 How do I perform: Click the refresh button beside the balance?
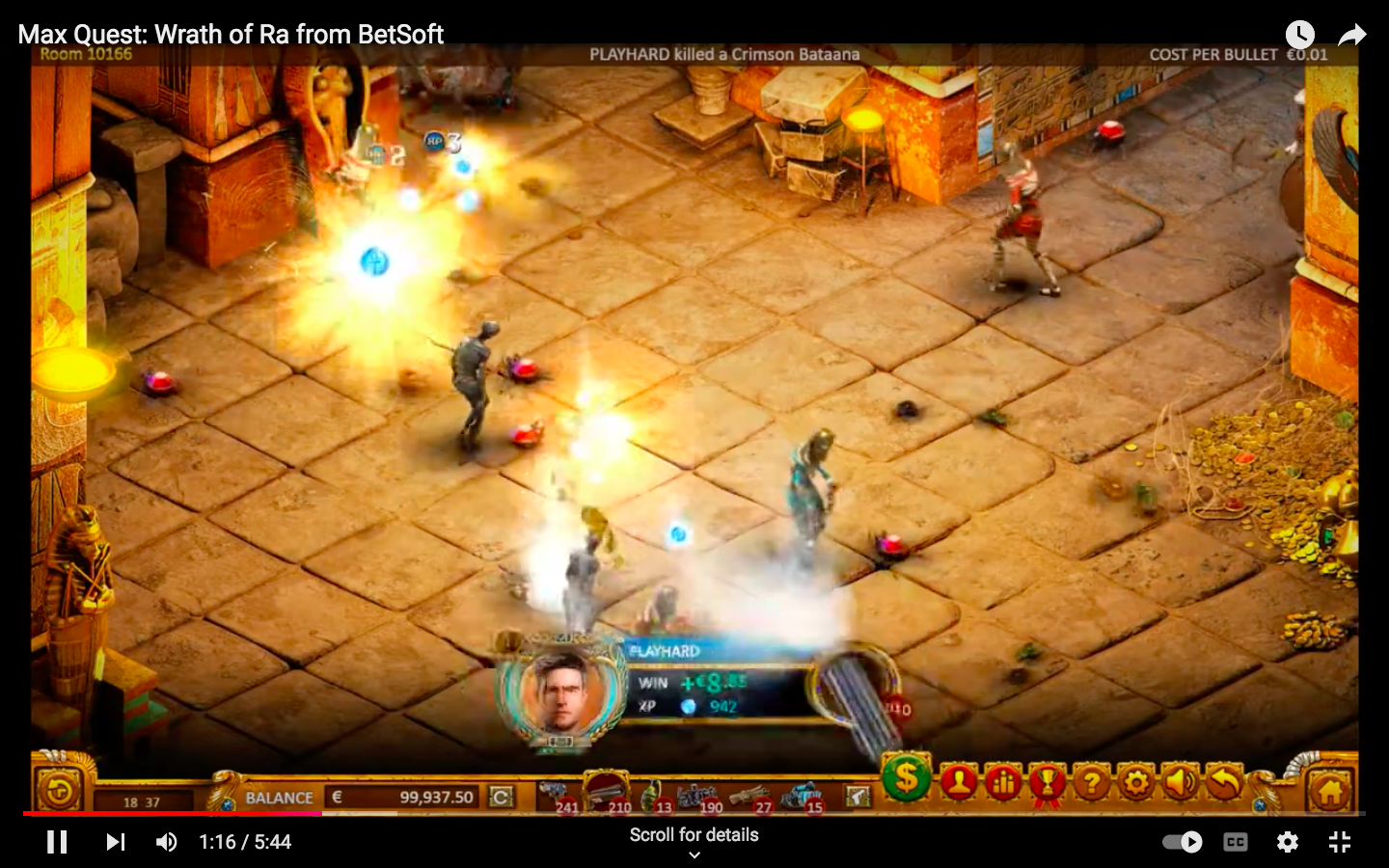click(x=501, y=797)
